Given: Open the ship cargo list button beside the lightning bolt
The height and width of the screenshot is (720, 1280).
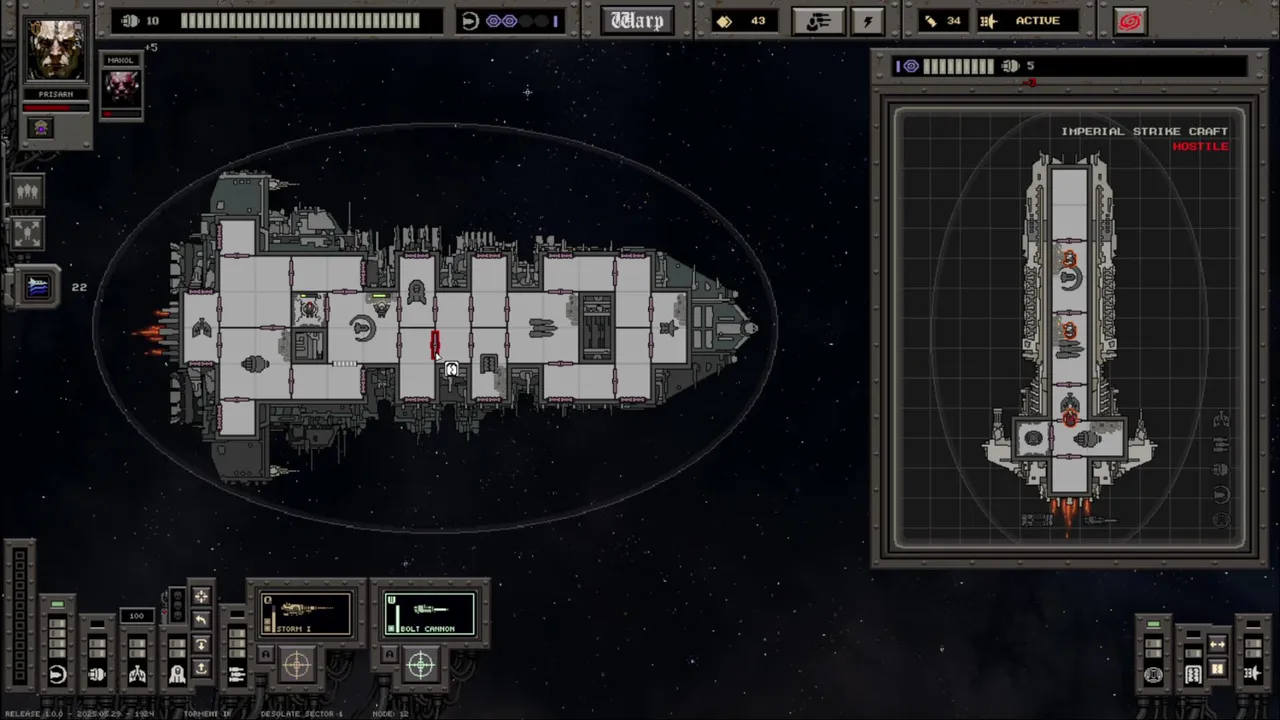Looking at the screenshot, I should (x=818, y=21).
